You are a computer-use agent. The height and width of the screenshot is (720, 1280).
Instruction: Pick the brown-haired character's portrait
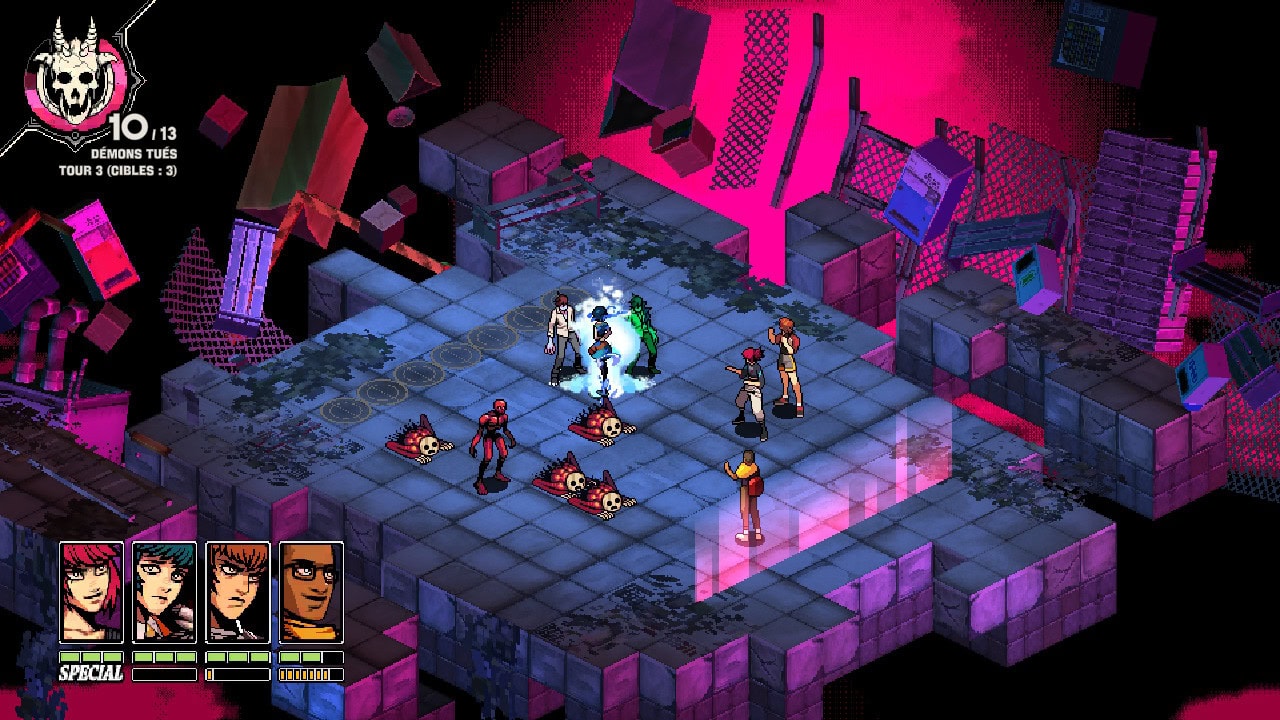click(x=238, y=592)
